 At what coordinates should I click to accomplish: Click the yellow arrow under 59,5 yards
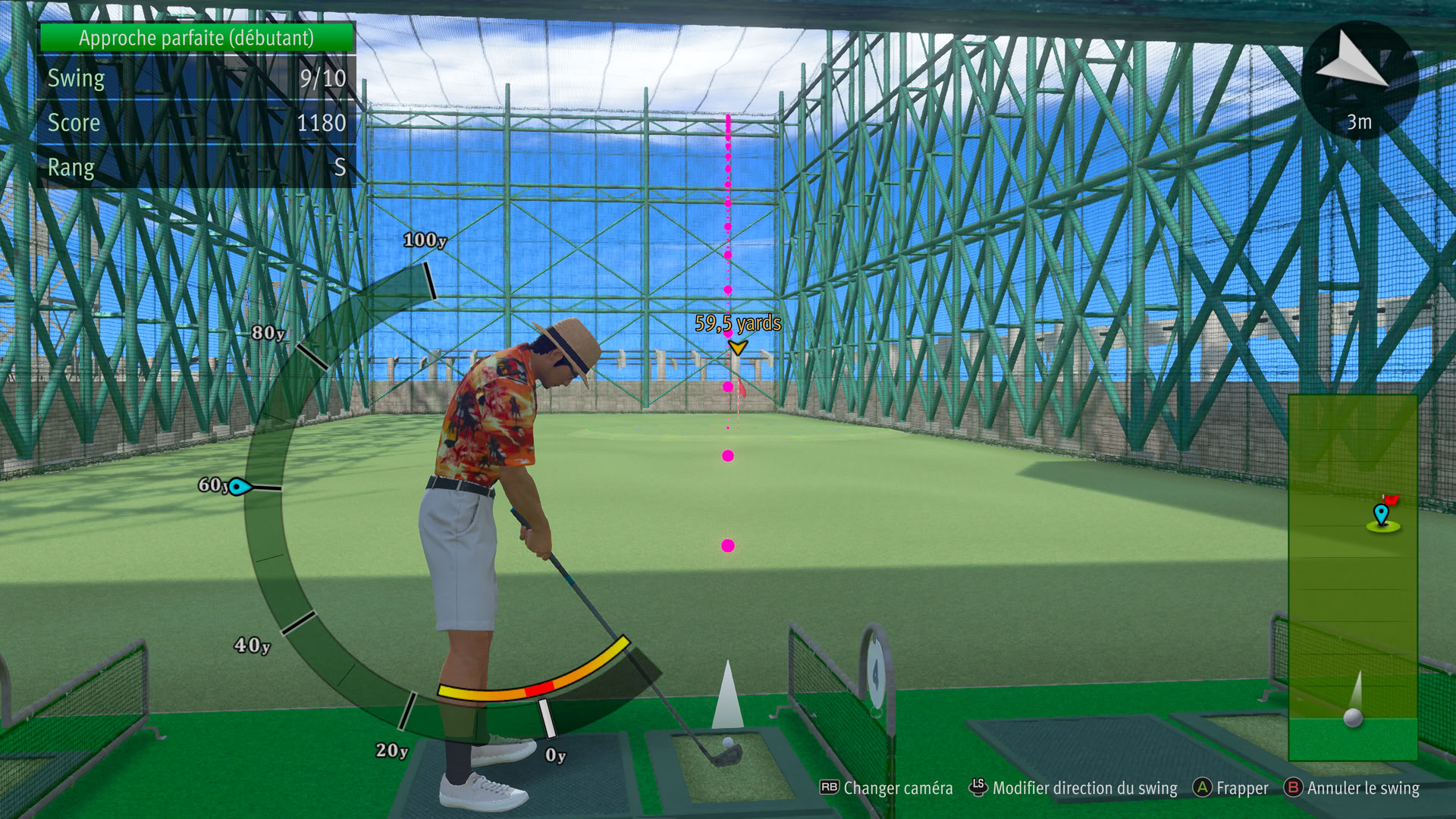click(737, 347)
